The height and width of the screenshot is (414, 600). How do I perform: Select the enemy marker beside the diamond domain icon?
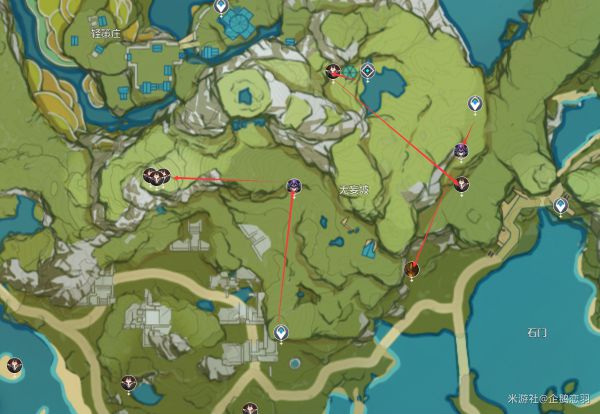point(334,70)
